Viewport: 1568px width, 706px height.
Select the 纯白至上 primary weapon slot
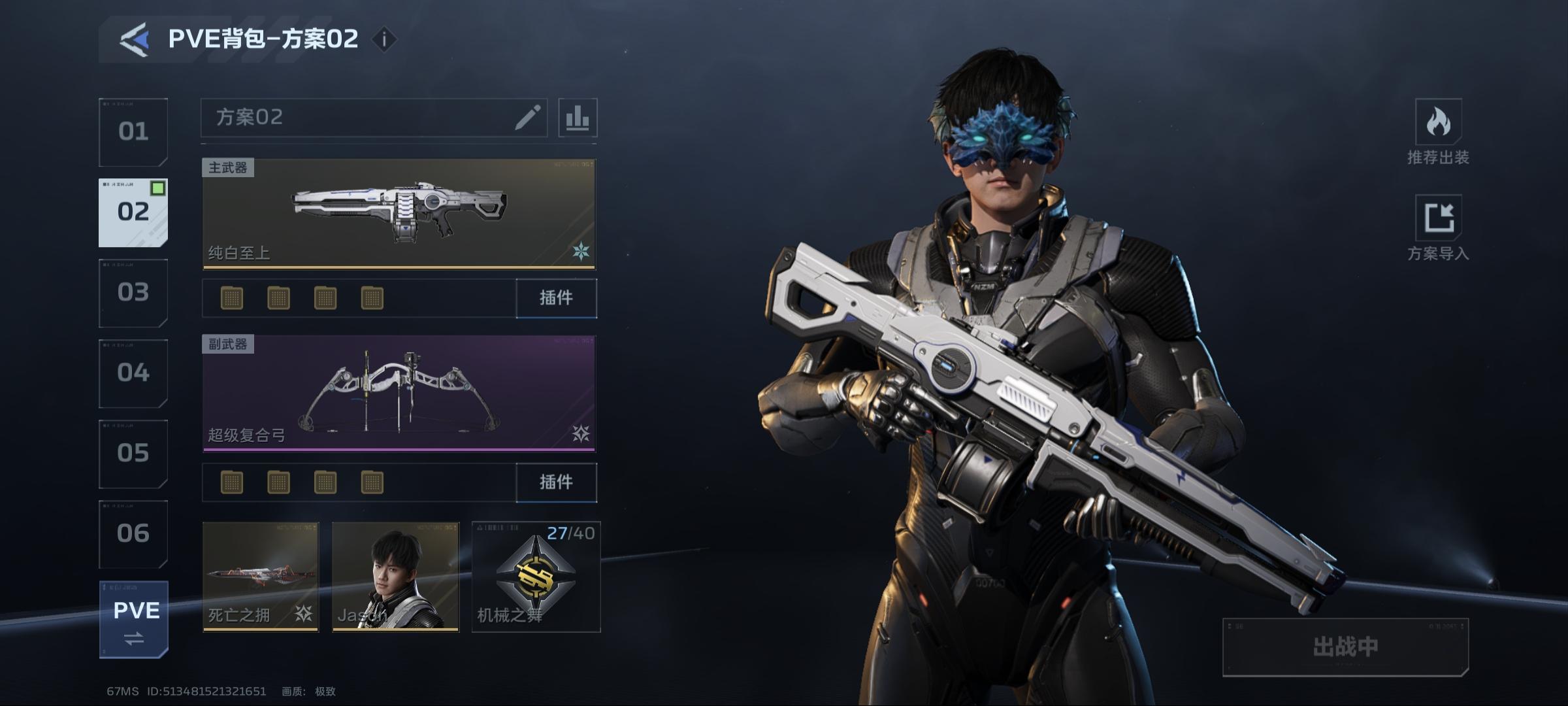[x=399, y=214]
